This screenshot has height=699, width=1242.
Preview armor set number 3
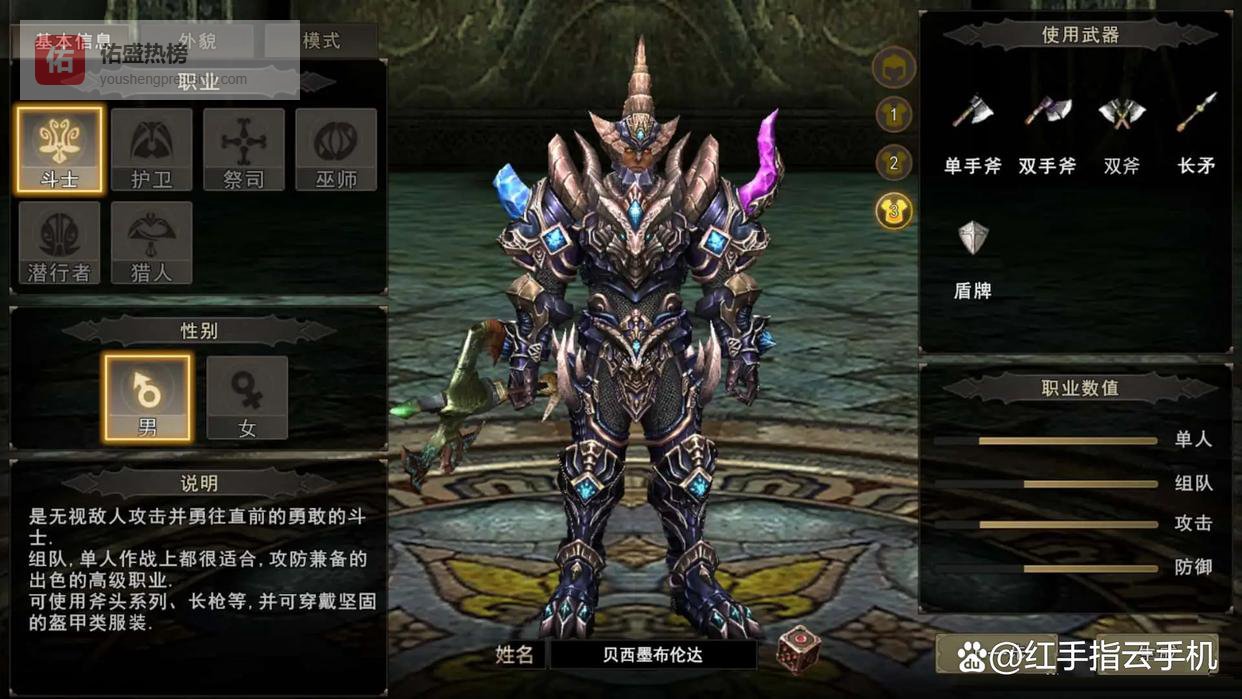point(894,210)
